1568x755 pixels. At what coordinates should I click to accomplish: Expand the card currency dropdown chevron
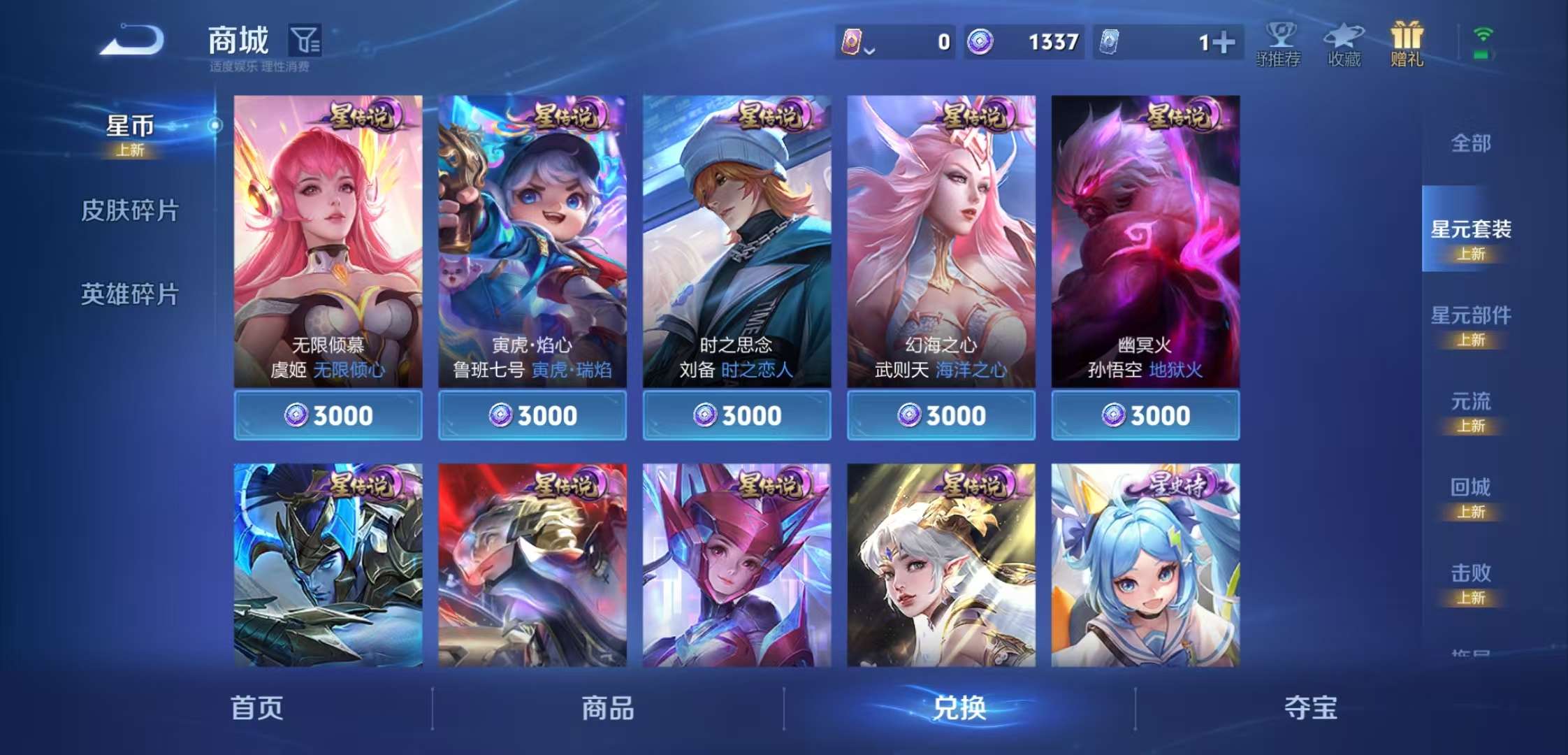(x=869, y=49)
